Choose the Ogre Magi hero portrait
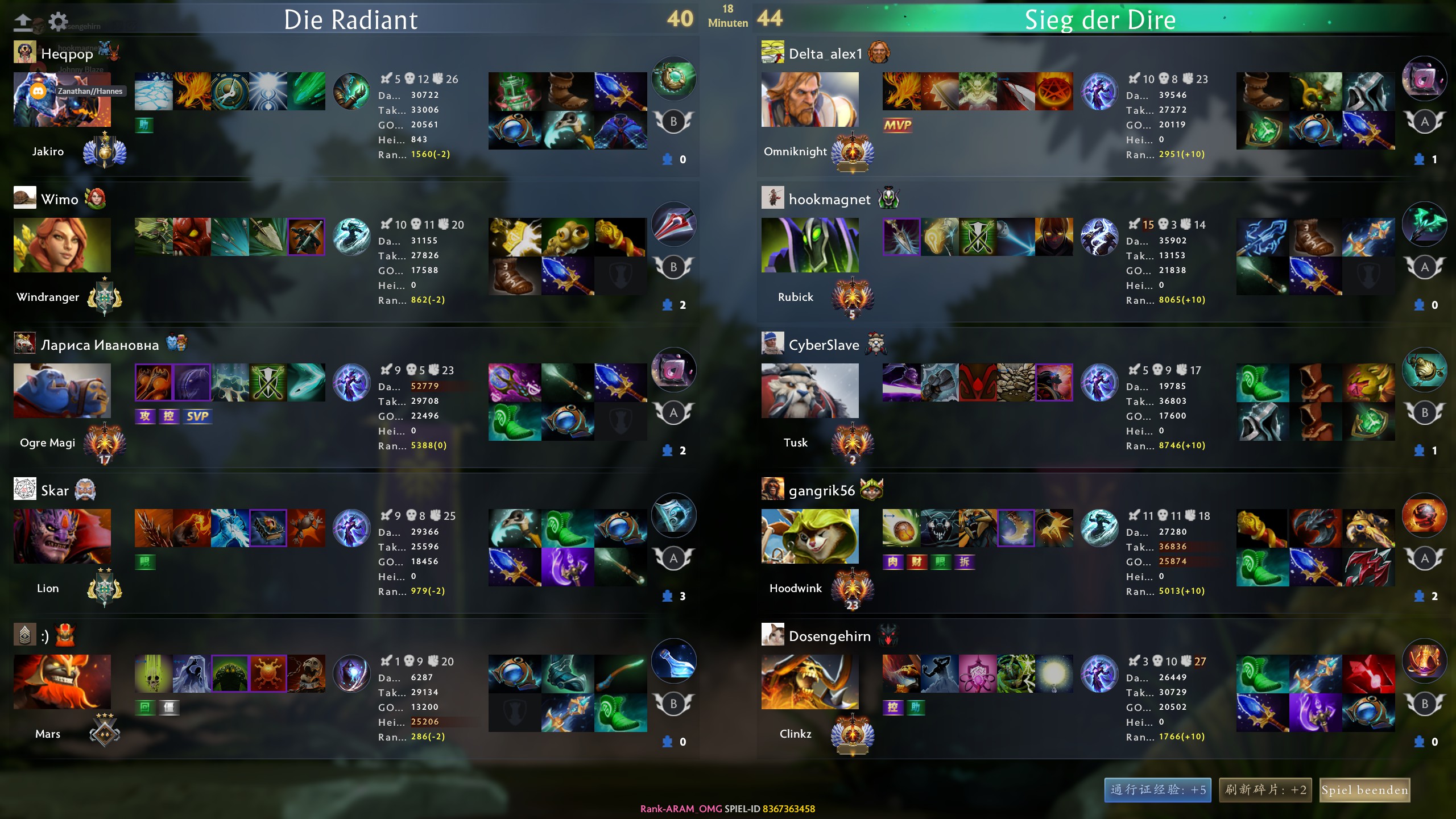Image resolution: width=1456 pixels, height=819 pixels. click(62, 391)
